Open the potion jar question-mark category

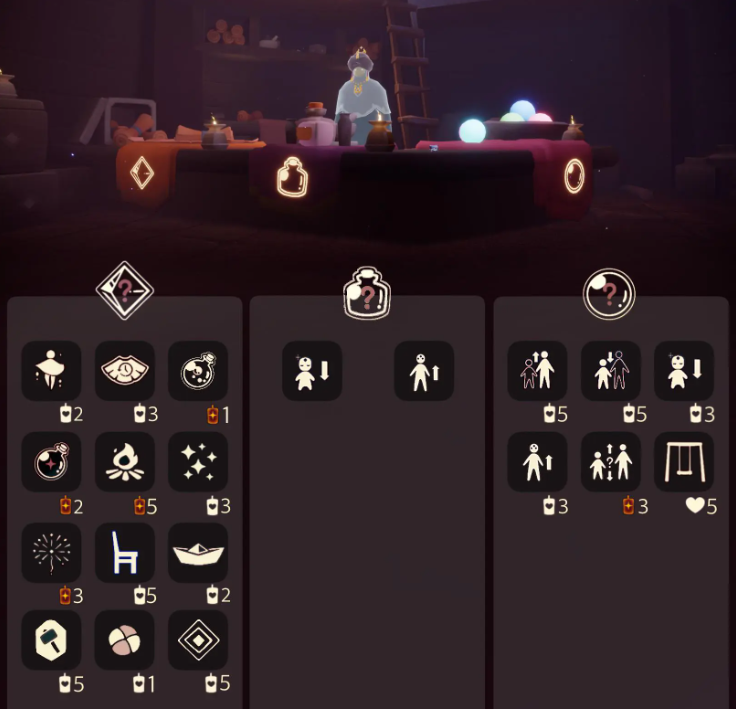[x=366, y=294]
